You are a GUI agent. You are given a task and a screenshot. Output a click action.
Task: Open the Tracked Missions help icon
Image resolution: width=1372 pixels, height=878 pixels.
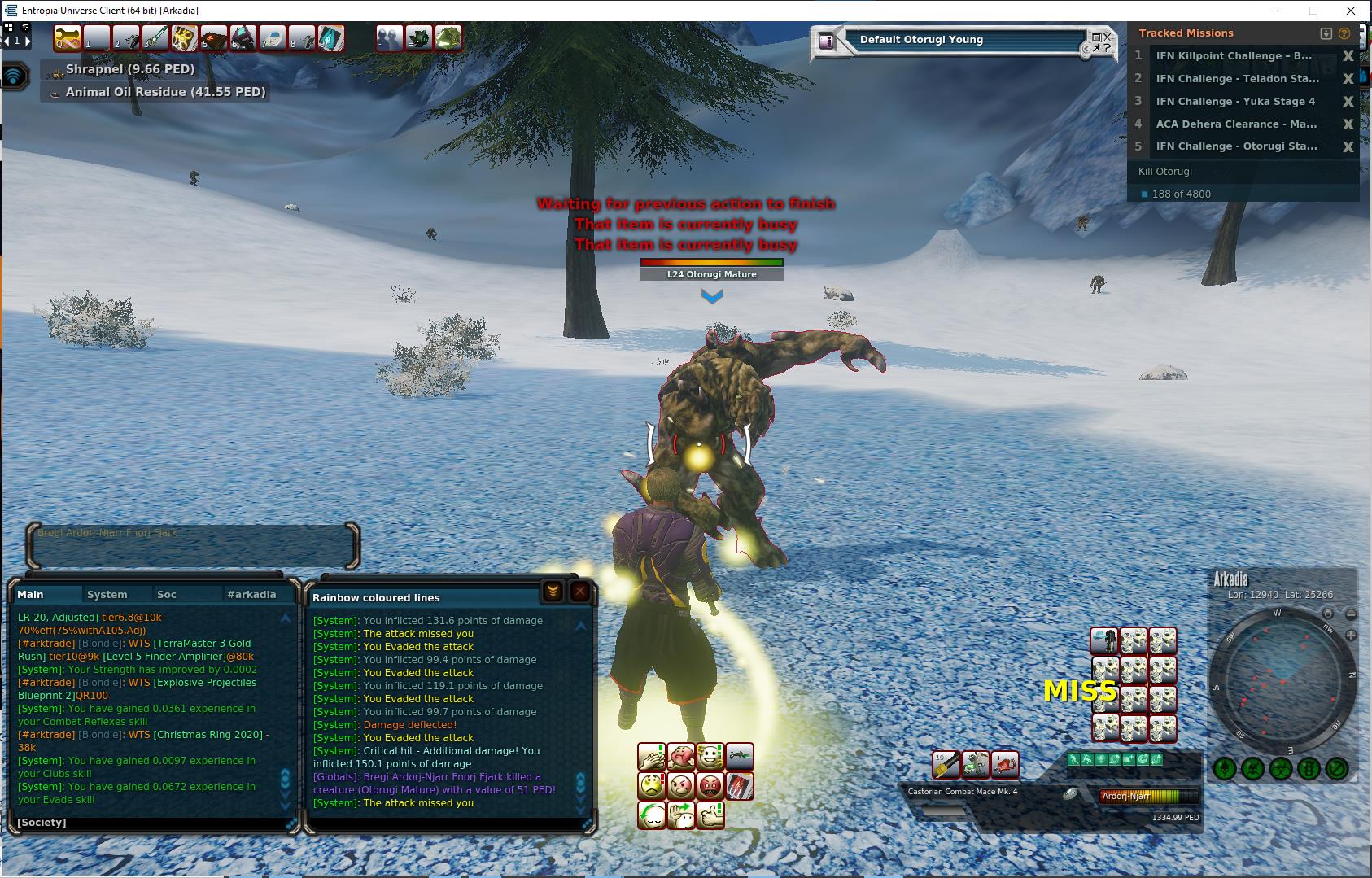pos(1344,33)
